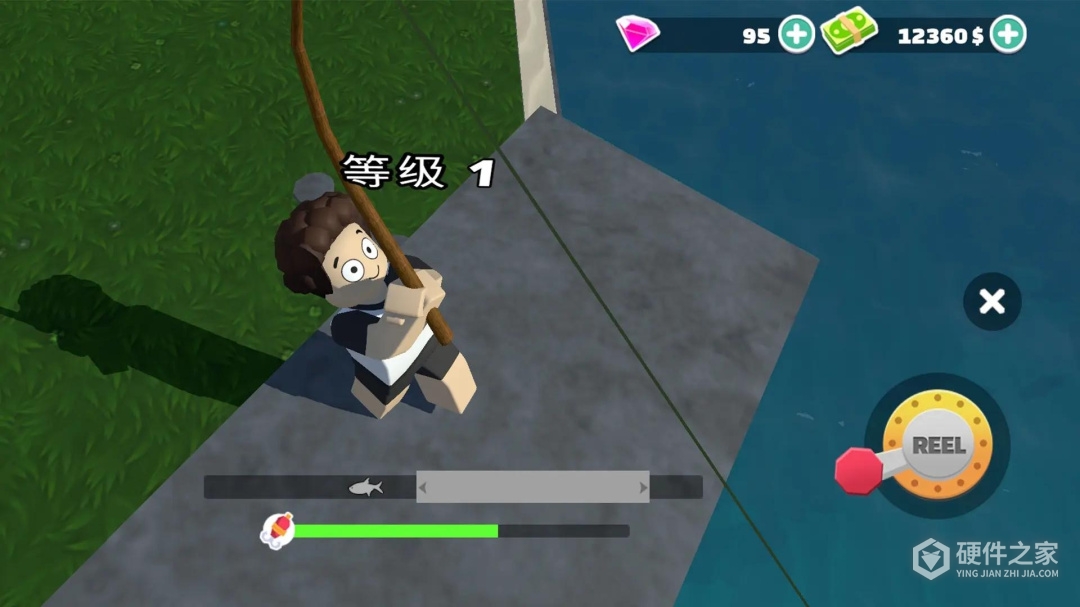Add more cash with plus button
The width and height of the screenshot is (1080, 607).
[1008, 35]
